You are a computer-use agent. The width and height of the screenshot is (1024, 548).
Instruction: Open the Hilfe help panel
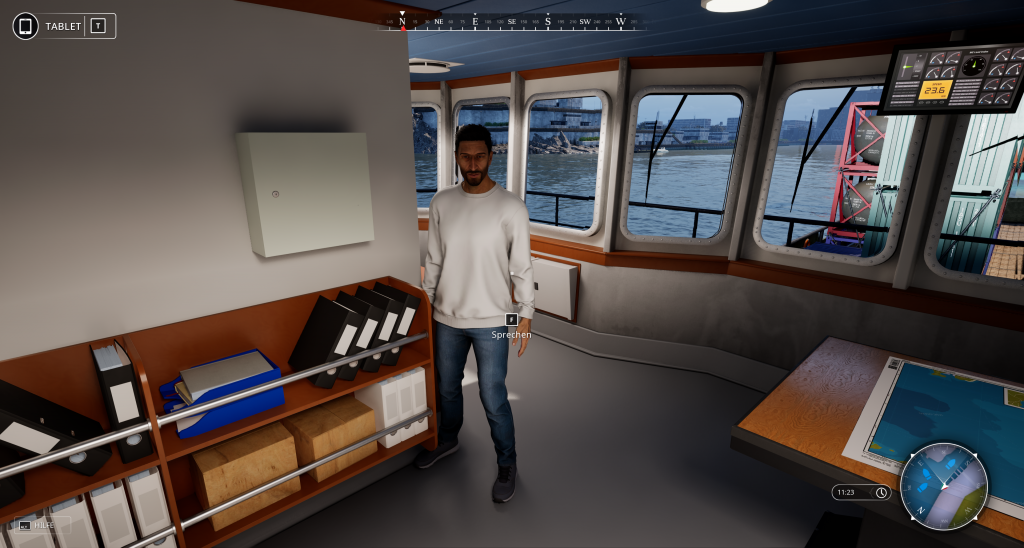tap(40, 524)
